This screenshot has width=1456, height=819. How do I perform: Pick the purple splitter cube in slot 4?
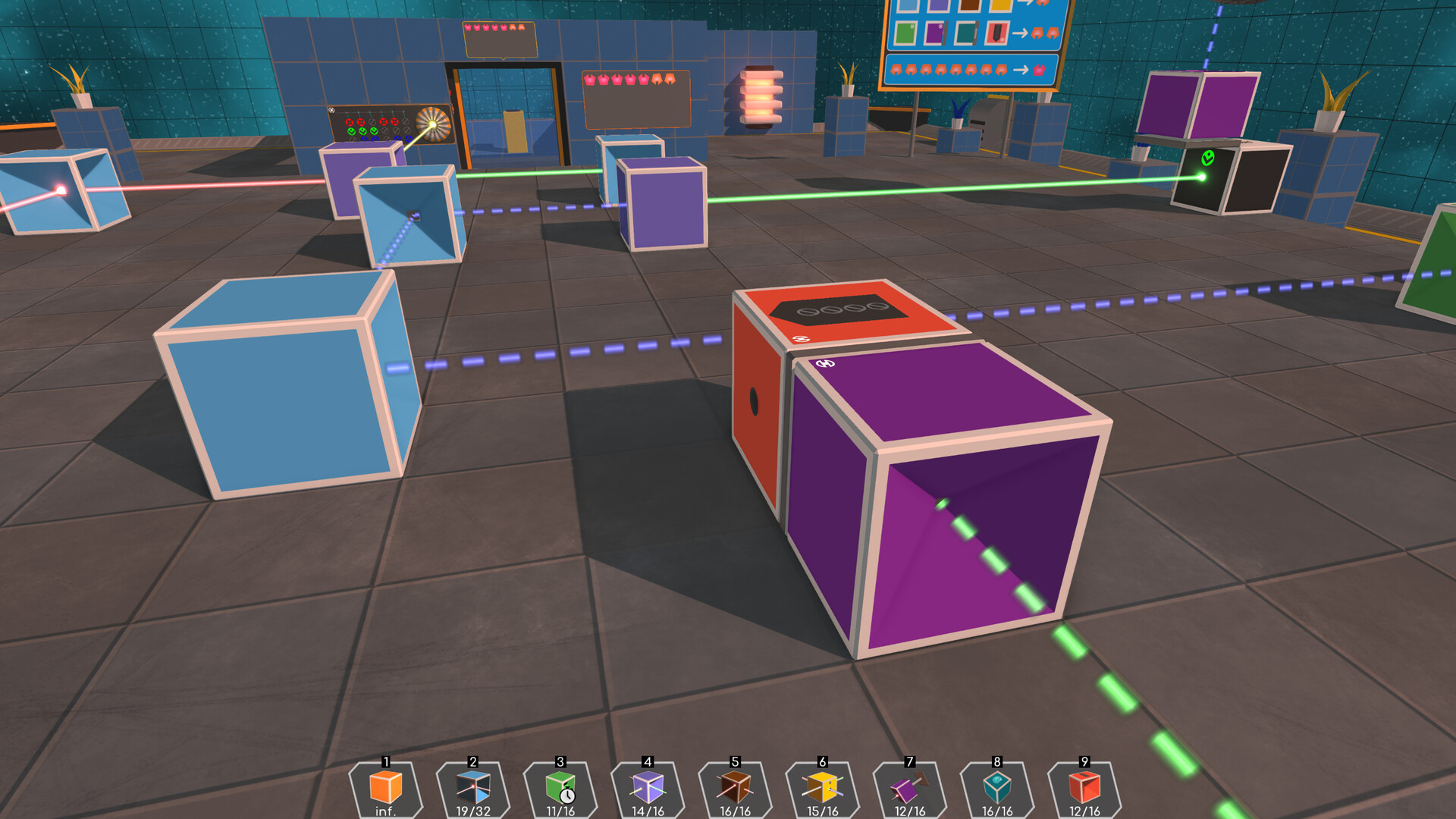click(647, 789)
